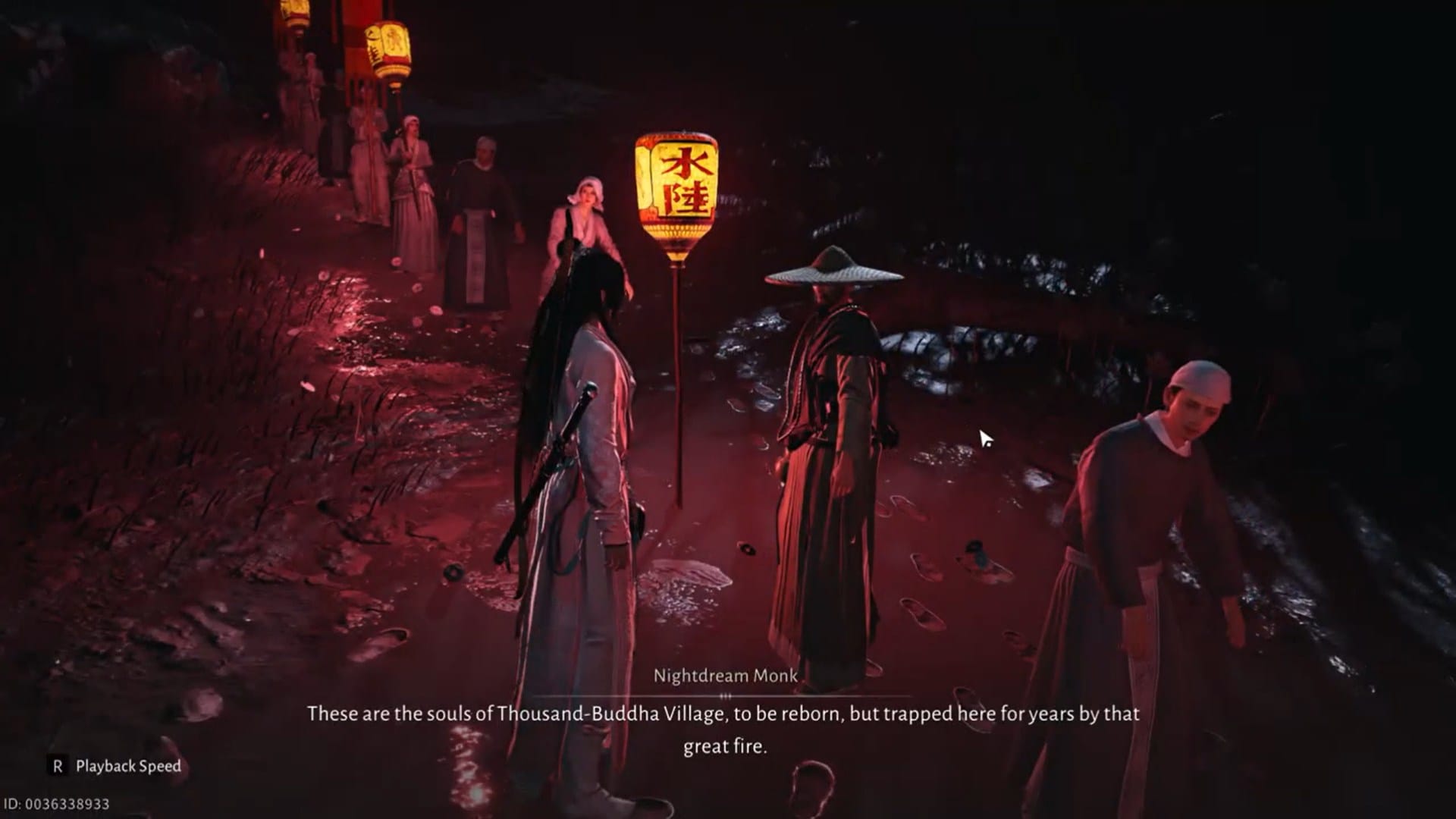This screenshot has height=819, width=1456.
Task: Select the glowing 水陸 lantern
Action: point(676,180)
